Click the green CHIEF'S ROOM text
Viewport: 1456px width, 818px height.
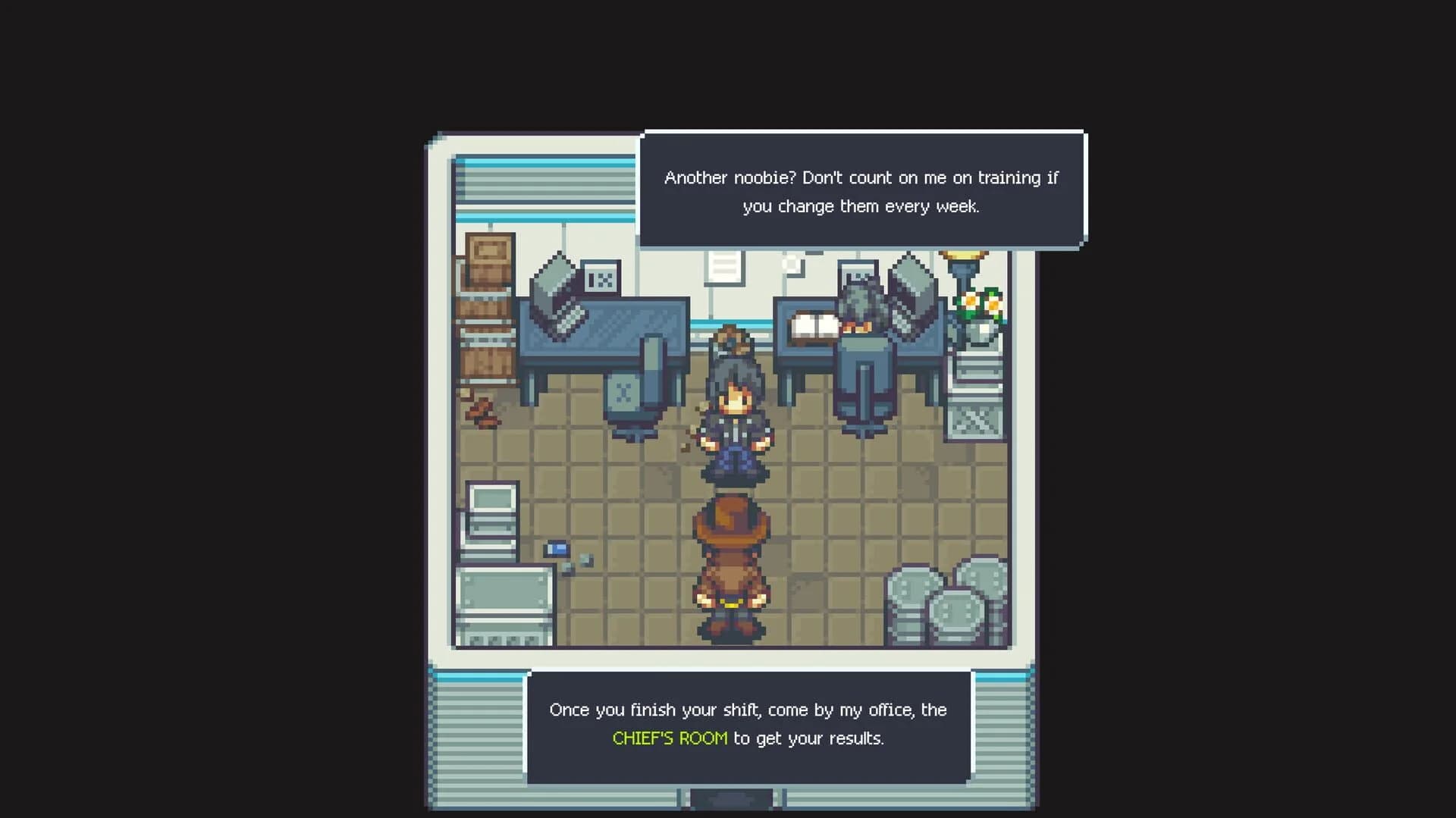(670, 738)
